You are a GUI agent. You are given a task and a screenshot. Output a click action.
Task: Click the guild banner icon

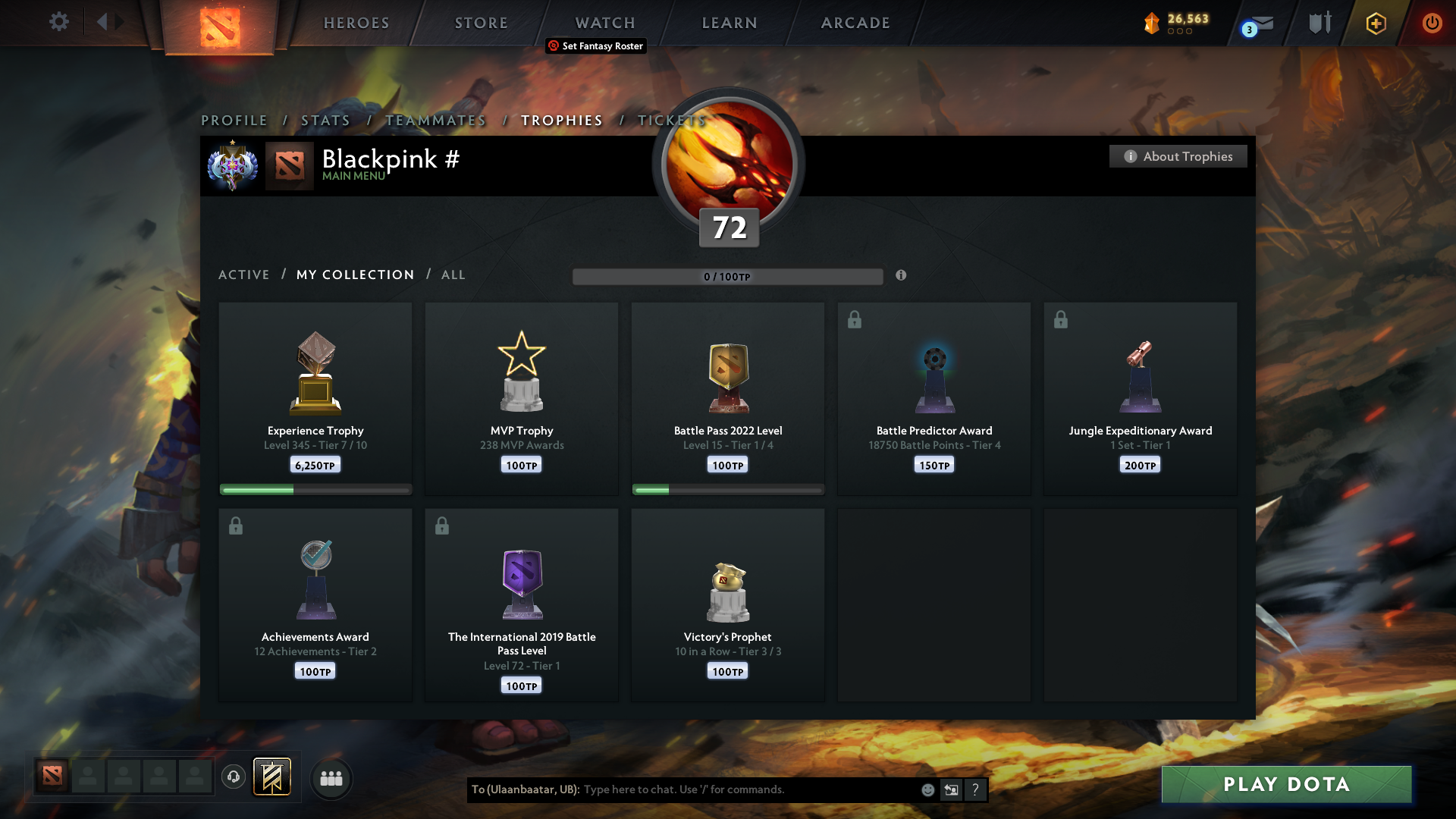point(272,777)
